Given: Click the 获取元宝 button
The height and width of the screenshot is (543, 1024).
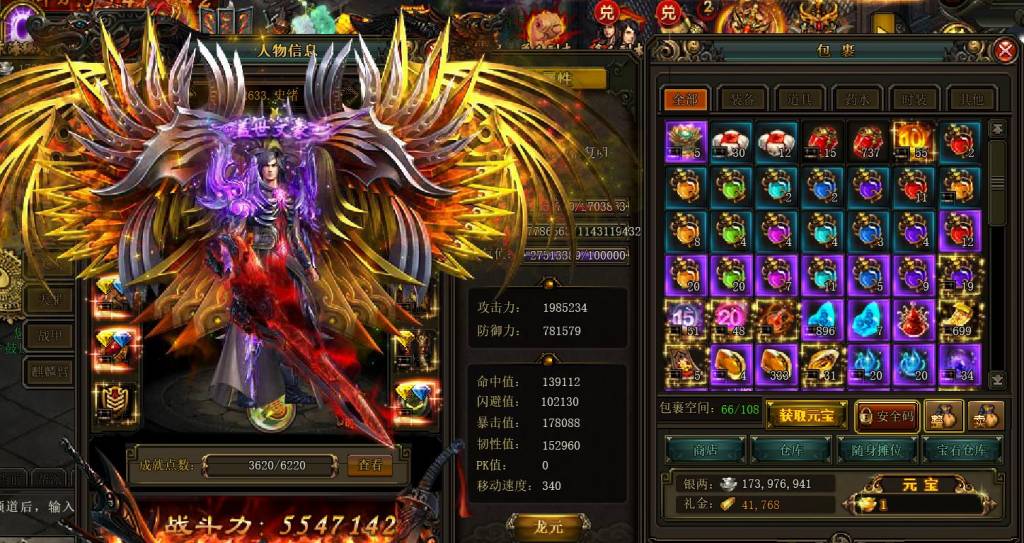Looking at the screenshot, I should click(x=806, y=413).
